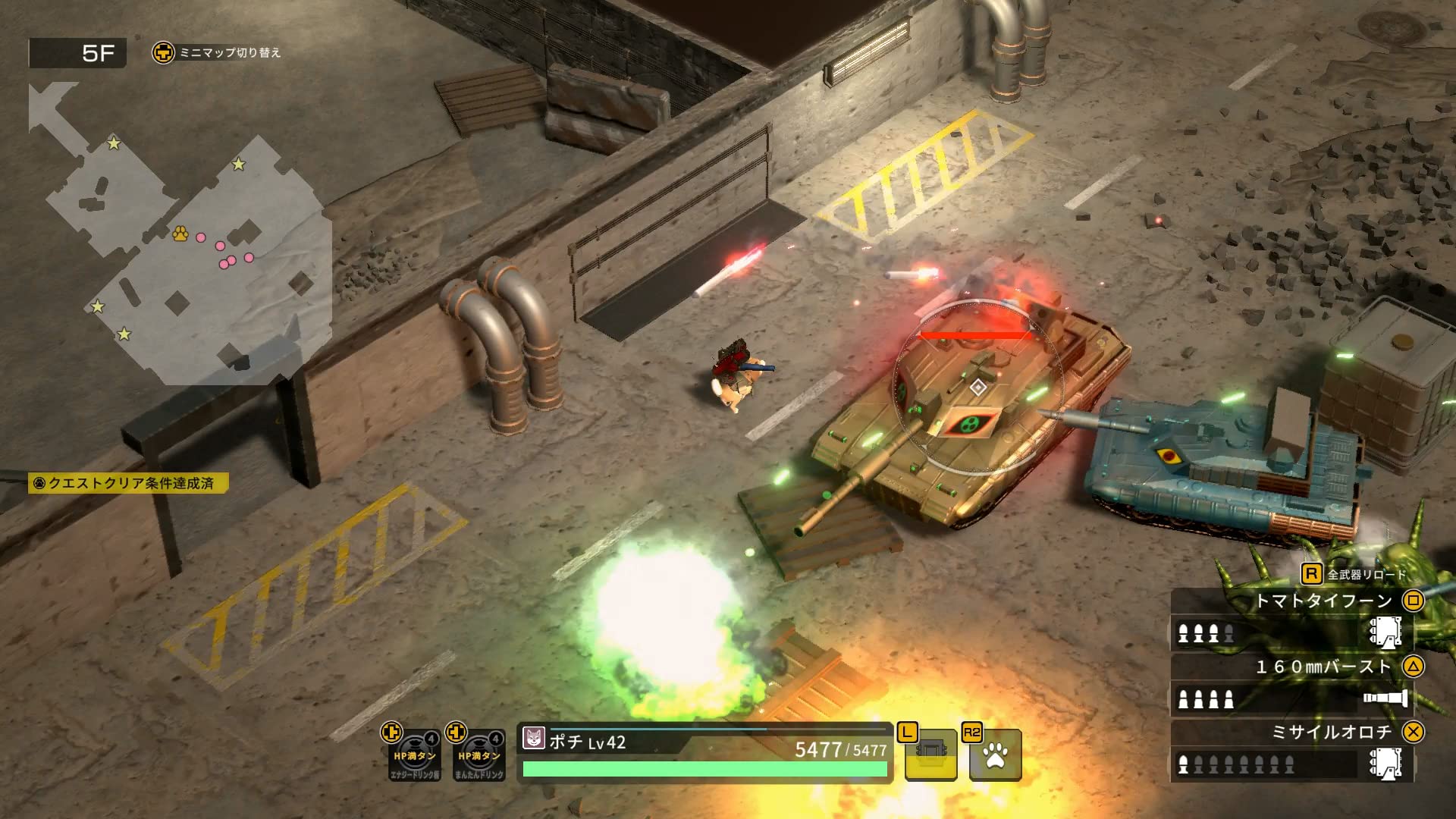Click the 5F floor indicator
The width and height of the screenshot is (1456, 819).
[77, 53]
